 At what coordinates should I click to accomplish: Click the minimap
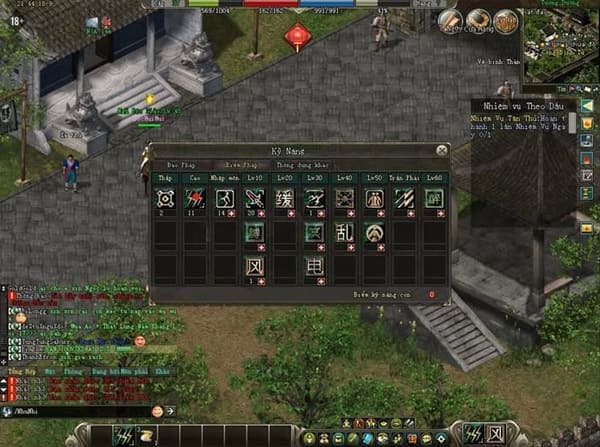(560, 43)
